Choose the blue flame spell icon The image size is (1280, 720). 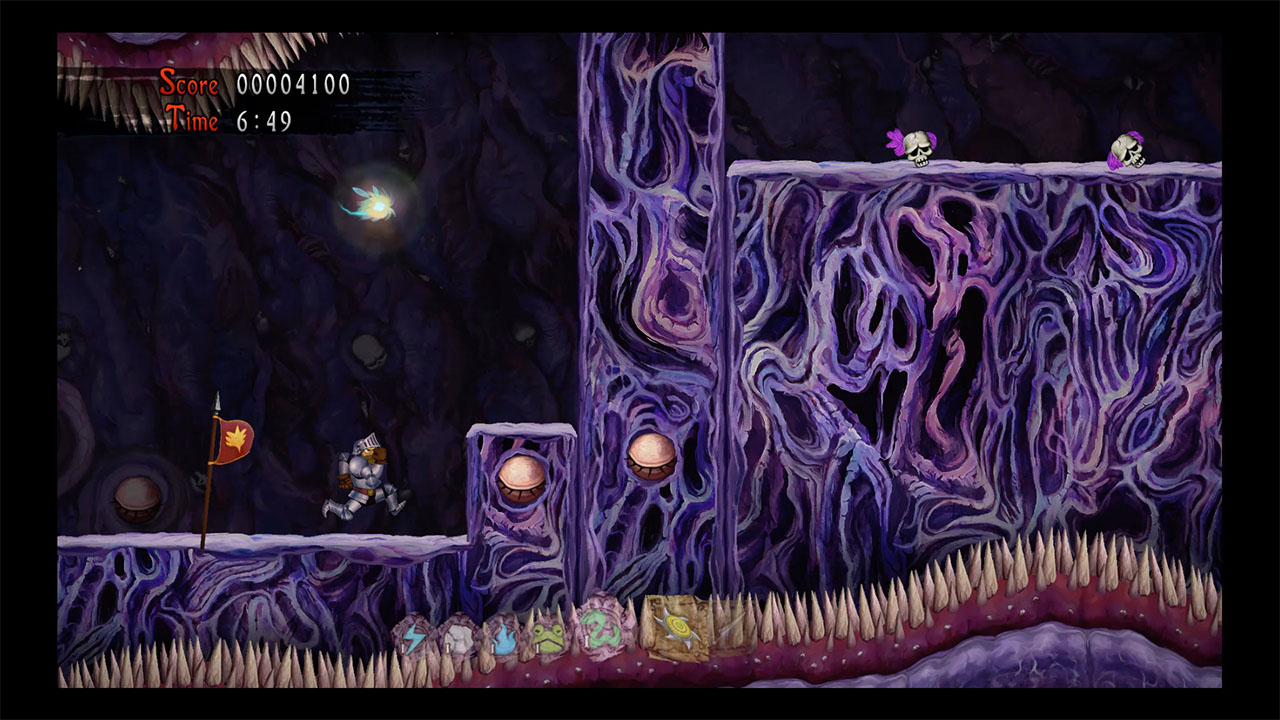(506, 640)
